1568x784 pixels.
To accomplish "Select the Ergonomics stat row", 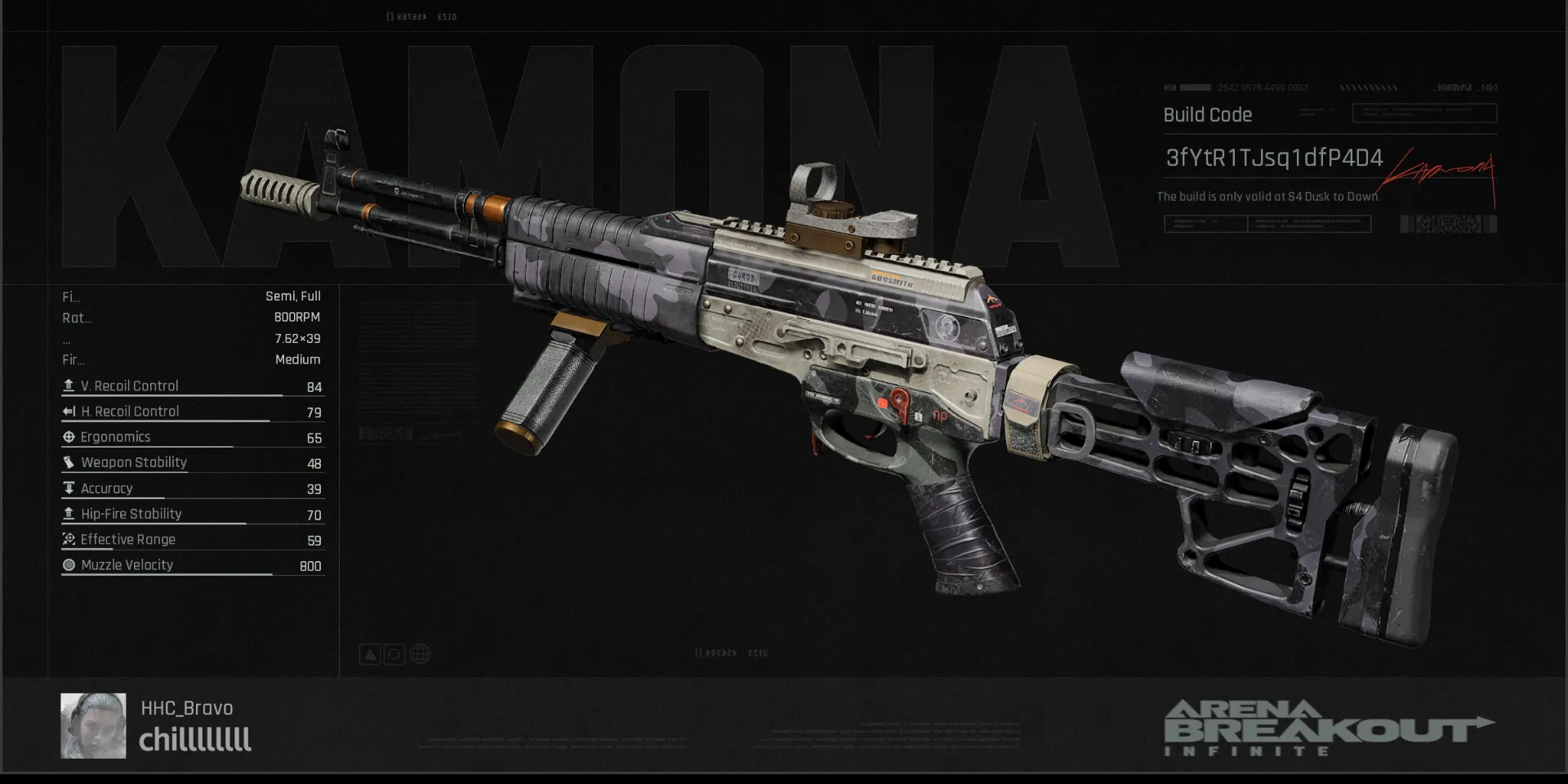I will tap(193, 438).
